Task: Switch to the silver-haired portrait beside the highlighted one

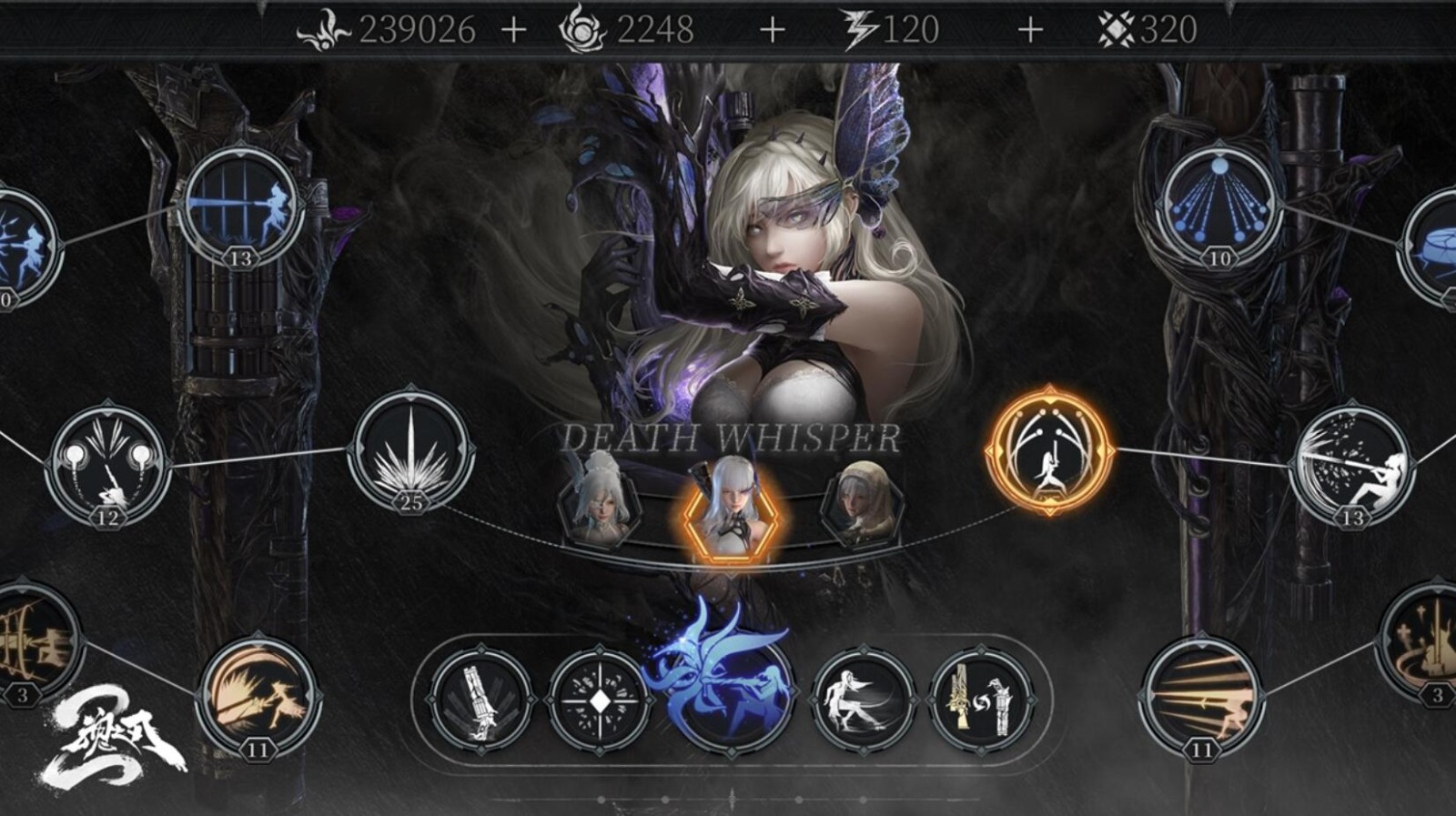Action: tap(600, 505)
